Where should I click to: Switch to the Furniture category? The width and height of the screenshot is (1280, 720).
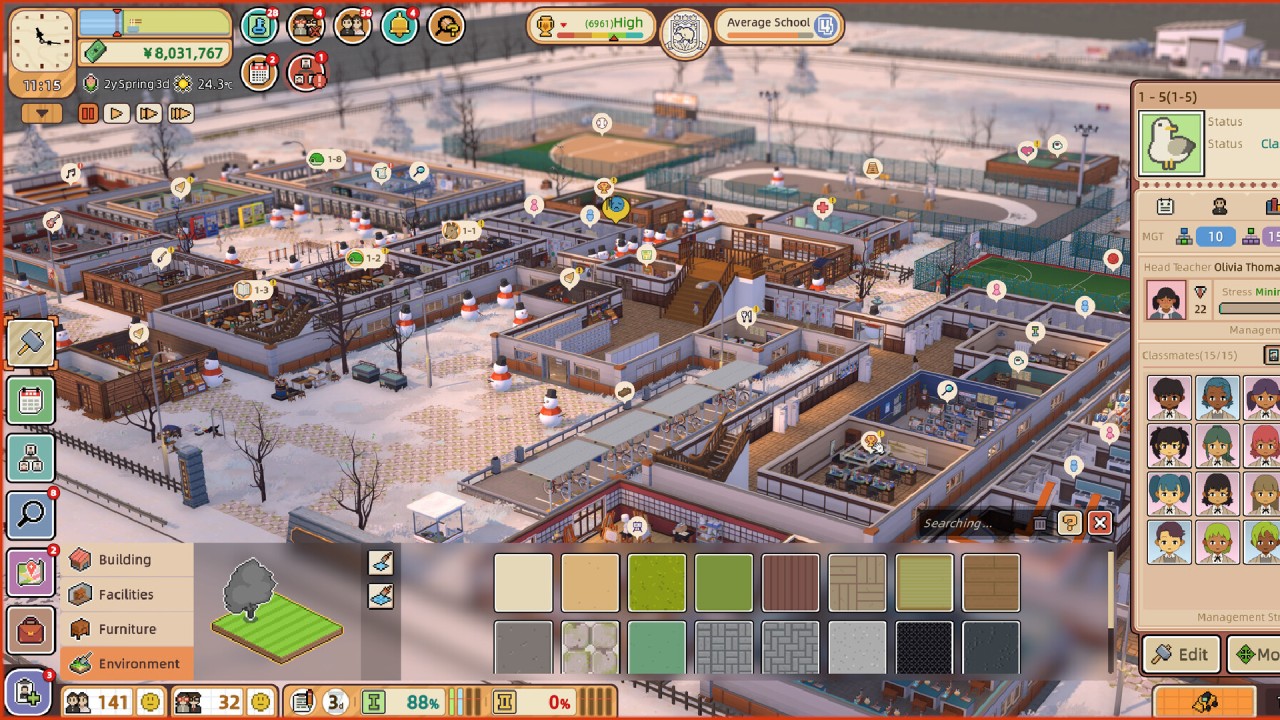126,629
